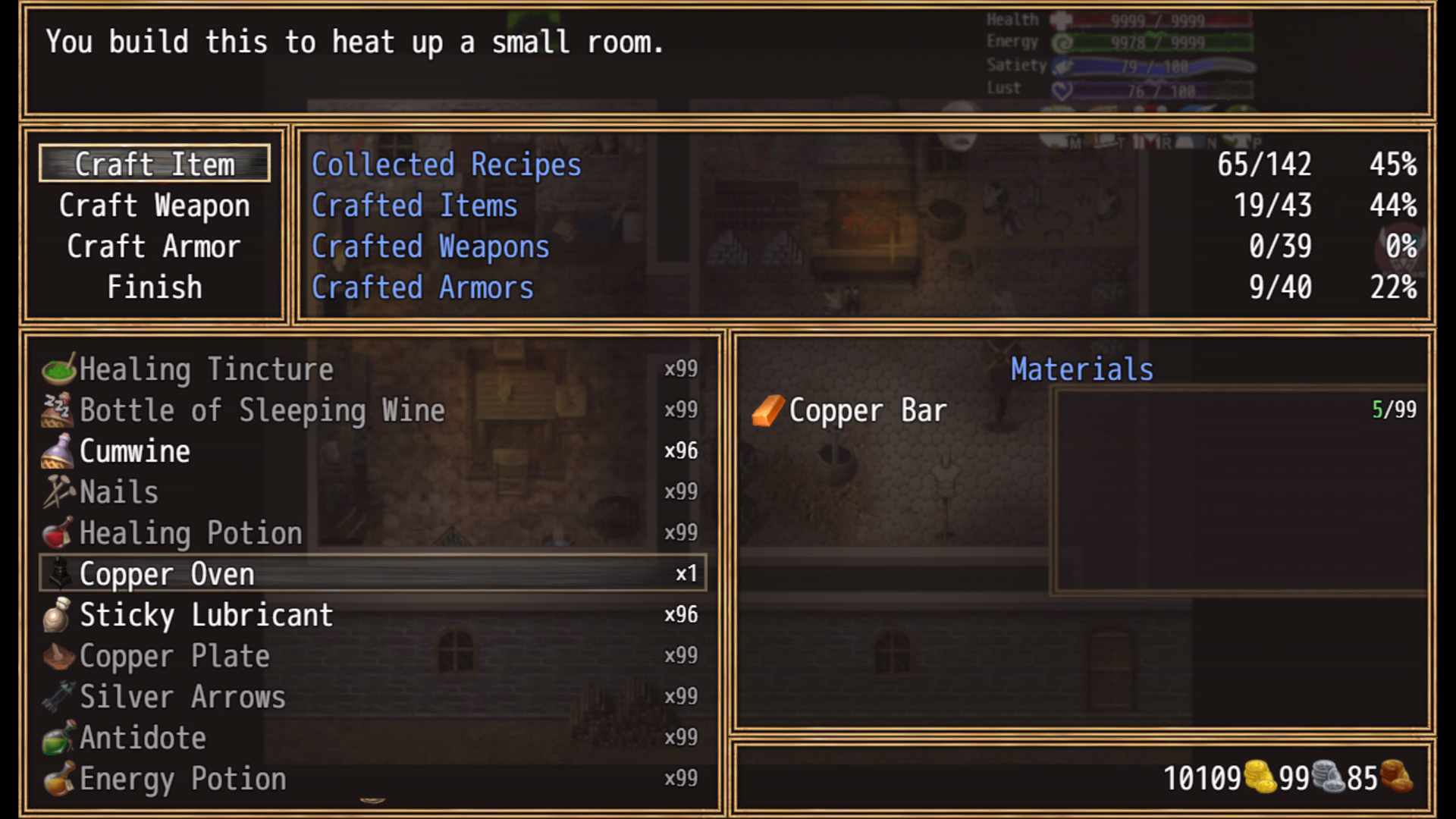Screen dimensions: 1456x819
Task: Choose Craft Weapon from the menu
Action: point(155,206)
